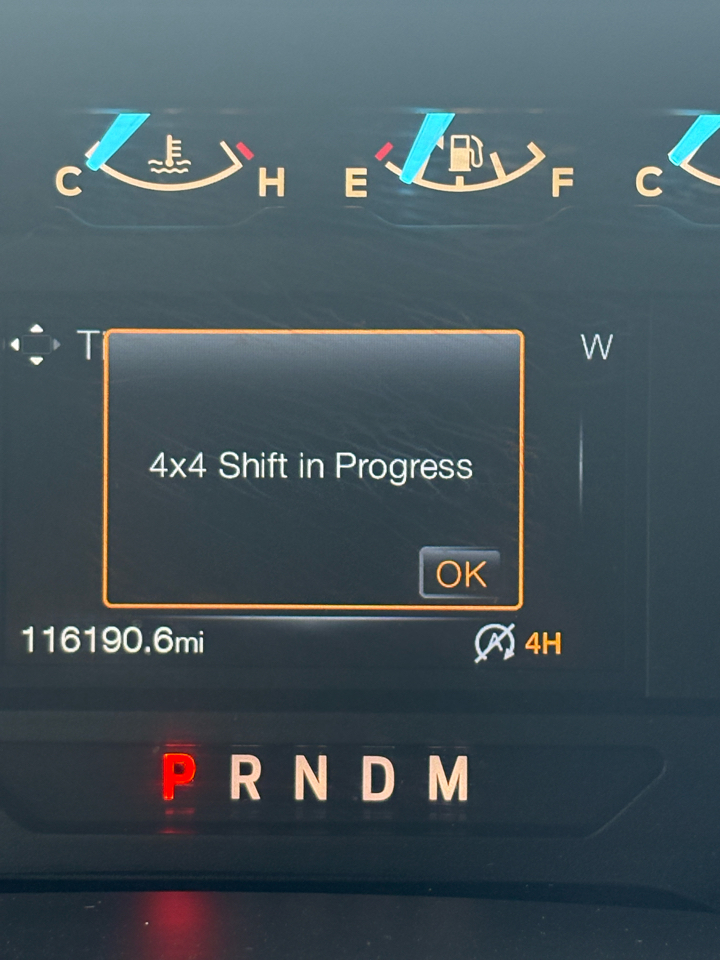Click the four-way arrow menu navigation icon

pos(36,344)
